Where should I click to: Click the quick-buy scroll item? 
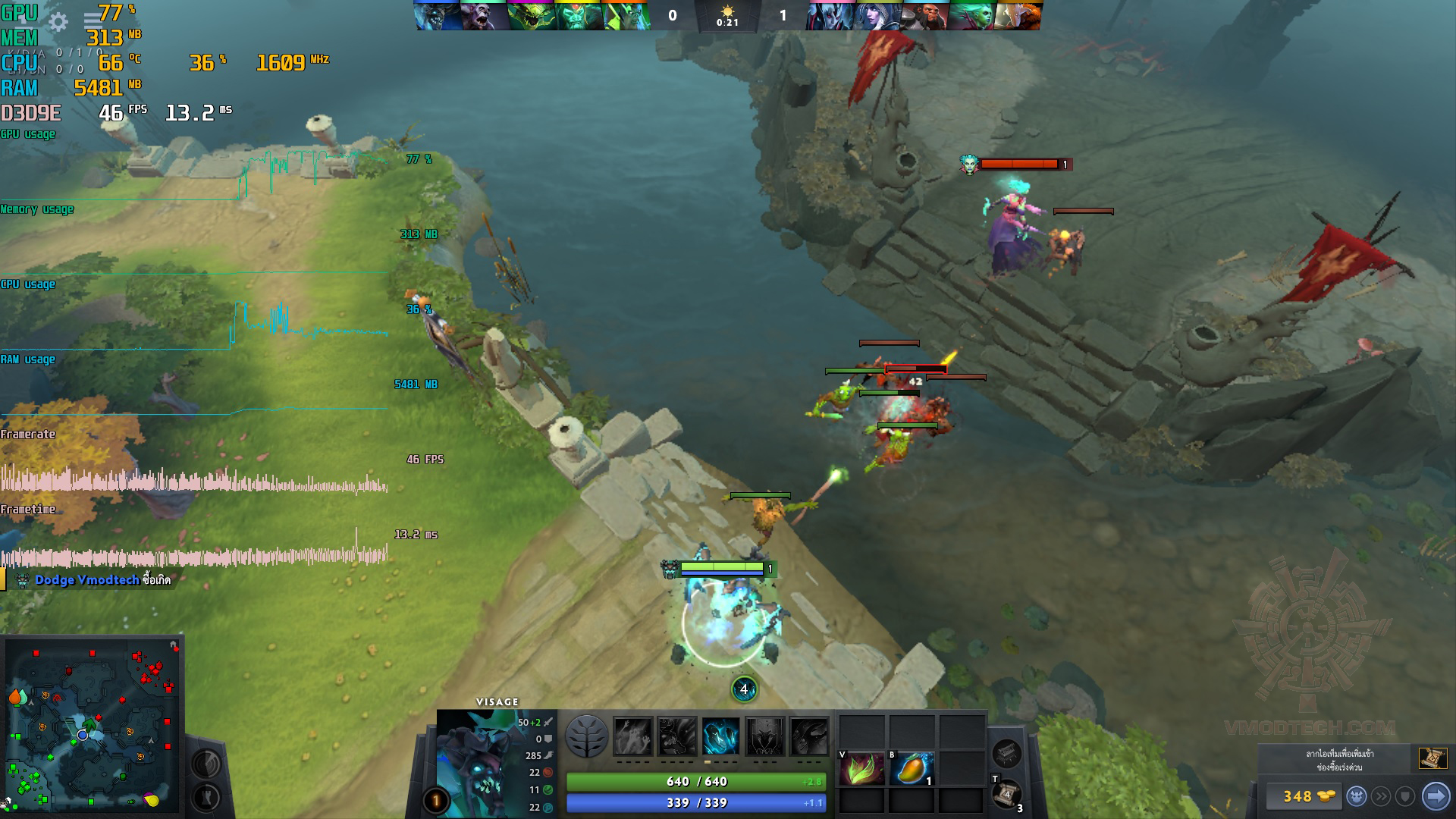tap(1431, 758)
